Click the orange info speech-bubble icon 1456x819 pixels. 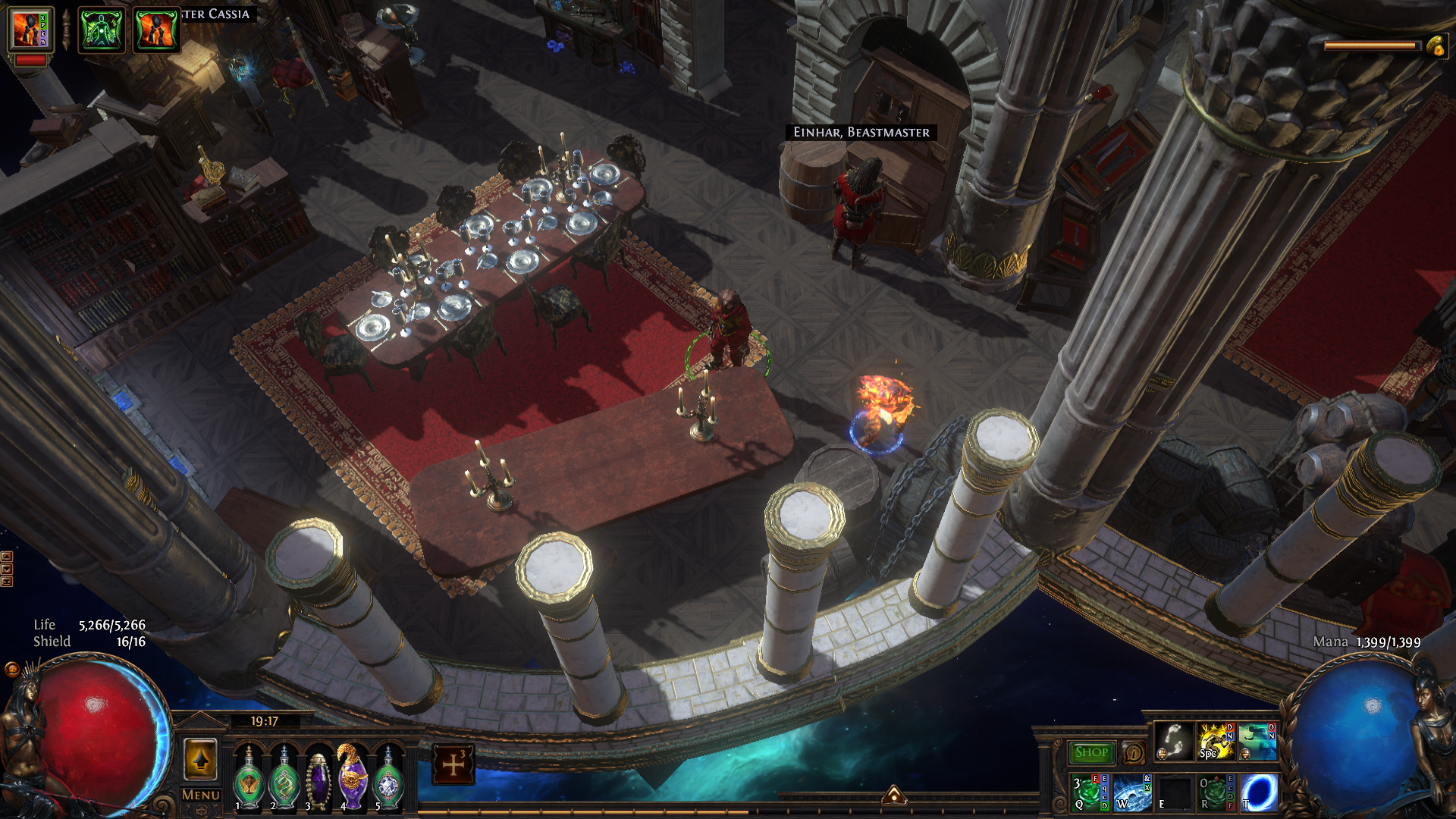[1134, 752]
